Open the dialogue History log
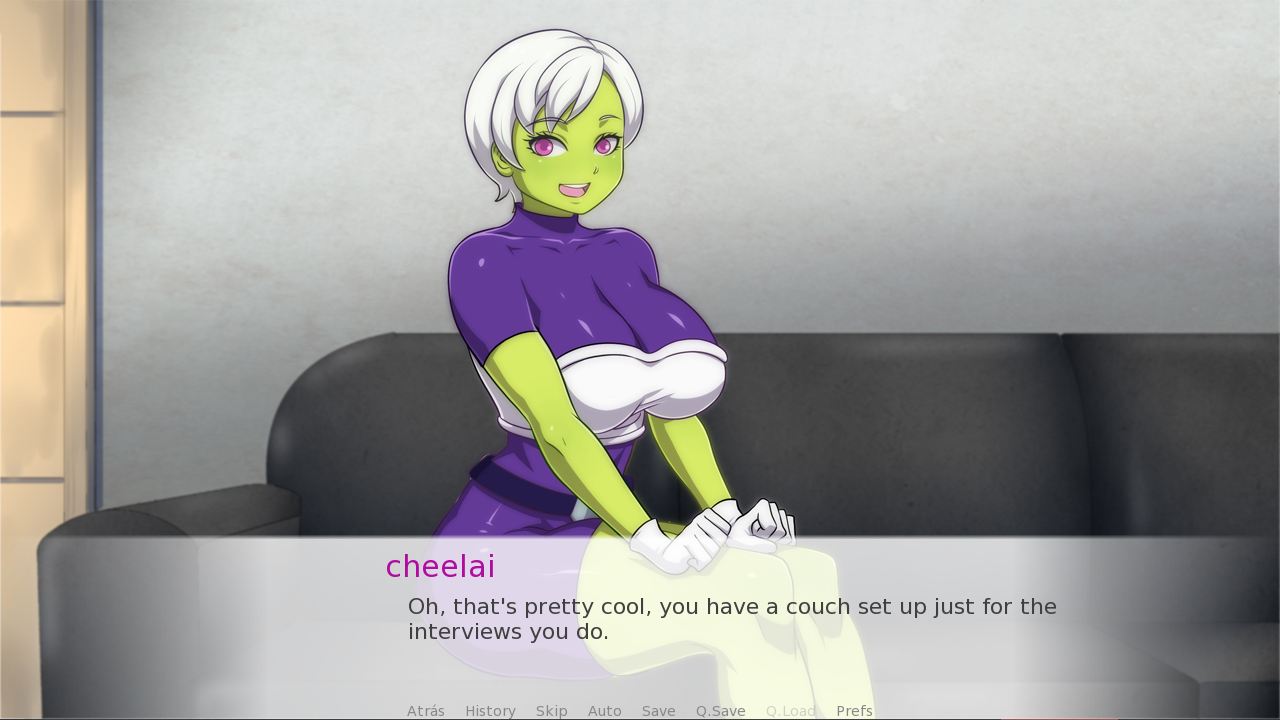This screenshot has width=1280, height=720. pos(489,711)
